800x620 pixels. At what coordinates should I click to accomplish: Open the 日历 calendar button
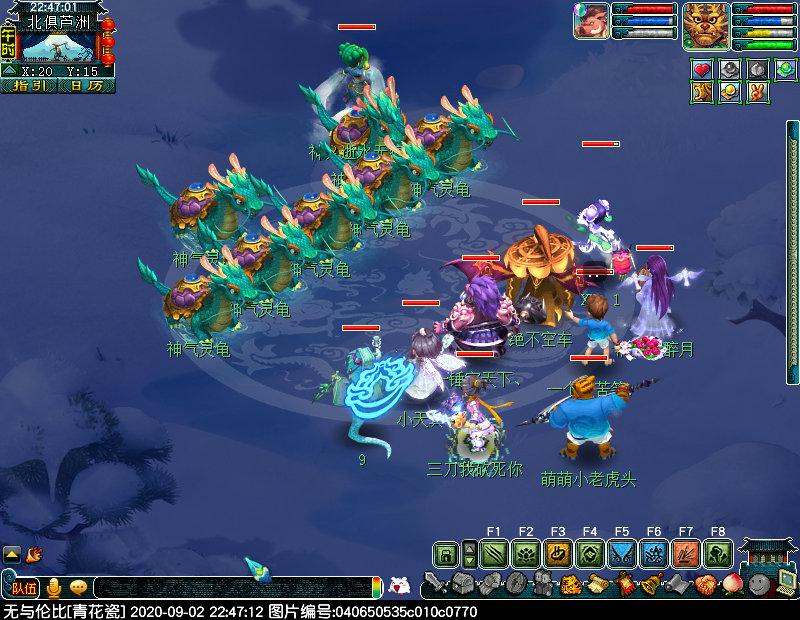[x=87, y=86]
